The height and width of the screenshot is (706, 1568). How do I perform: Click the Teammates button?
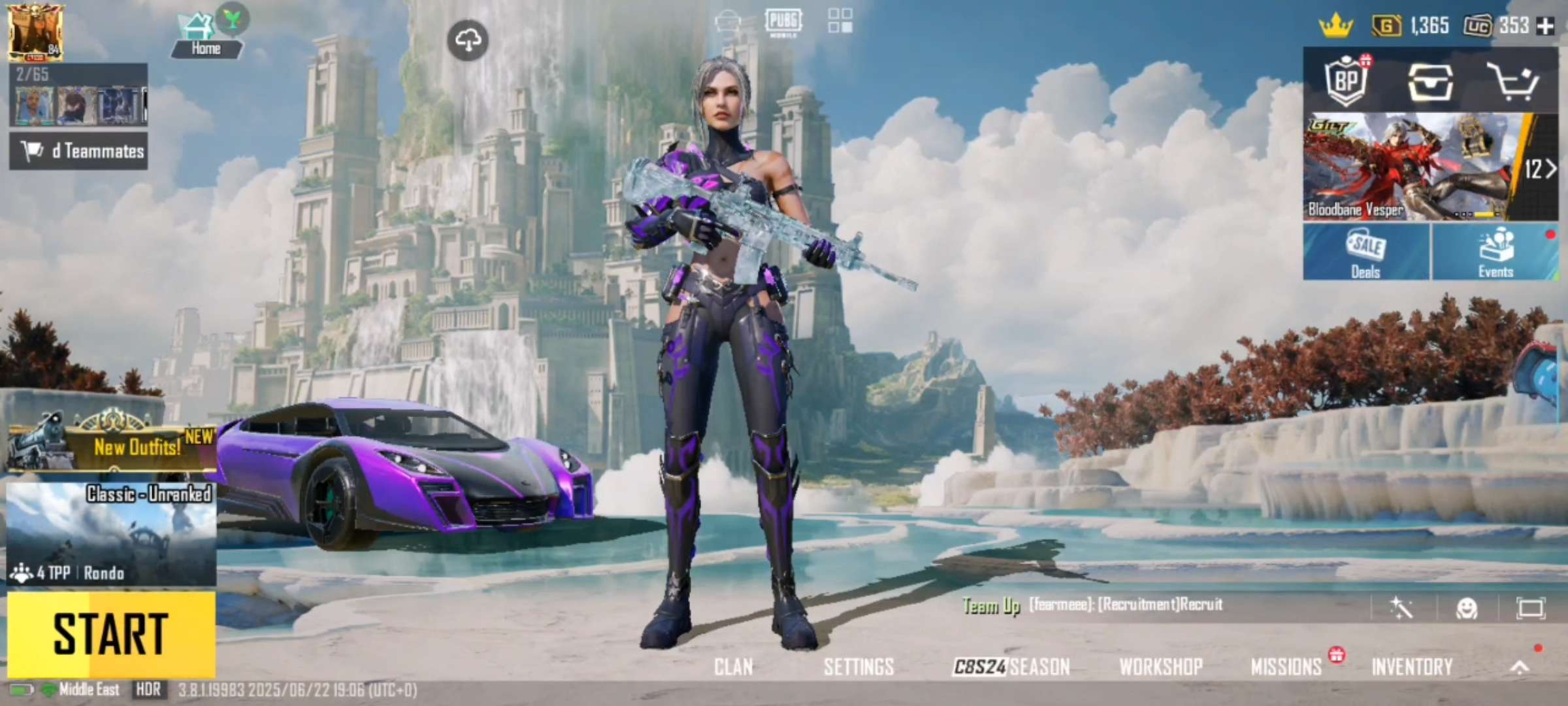tap(78, 151)
